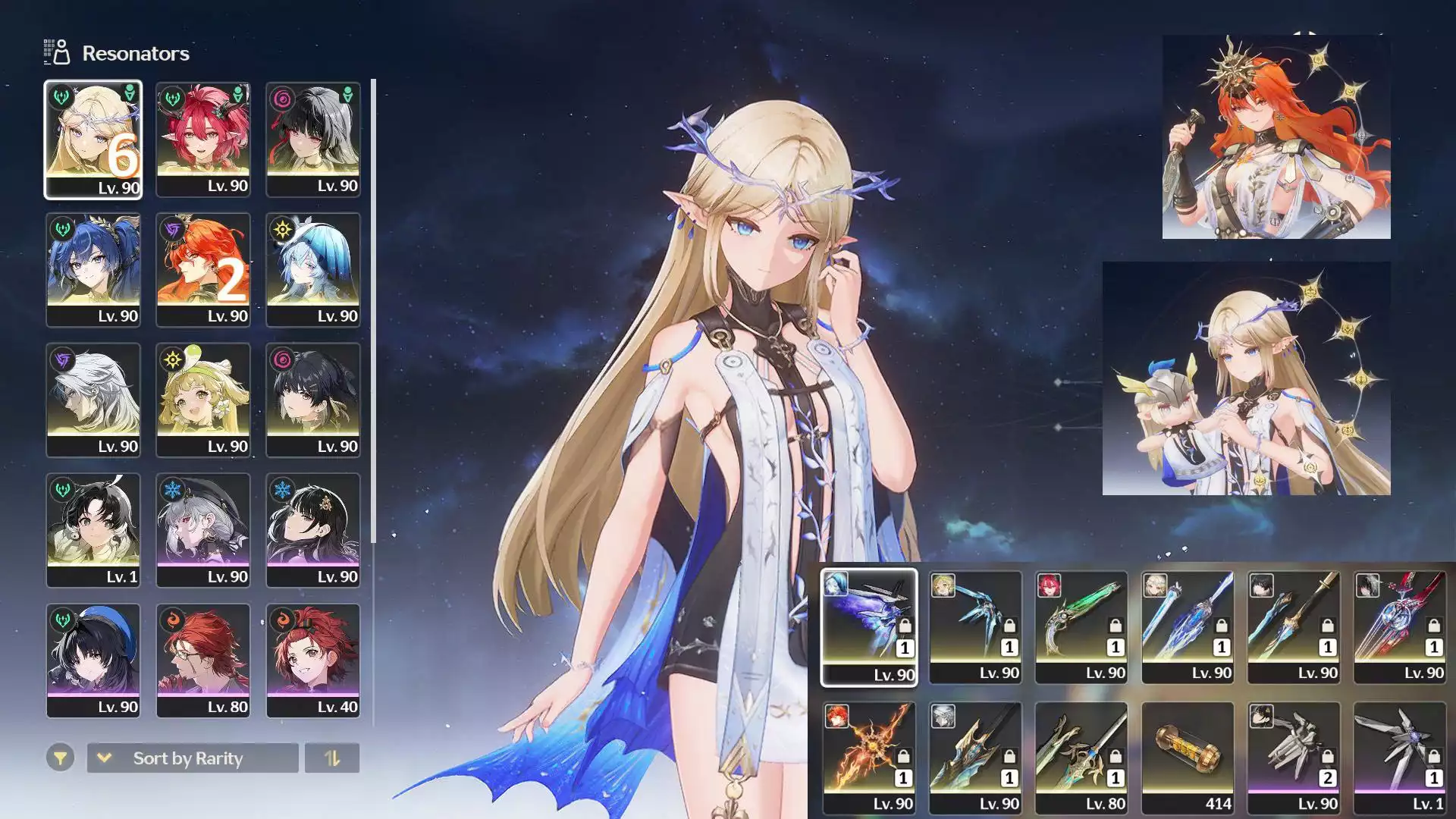Select the blonde elf resonator with crown

pos(93,140)
